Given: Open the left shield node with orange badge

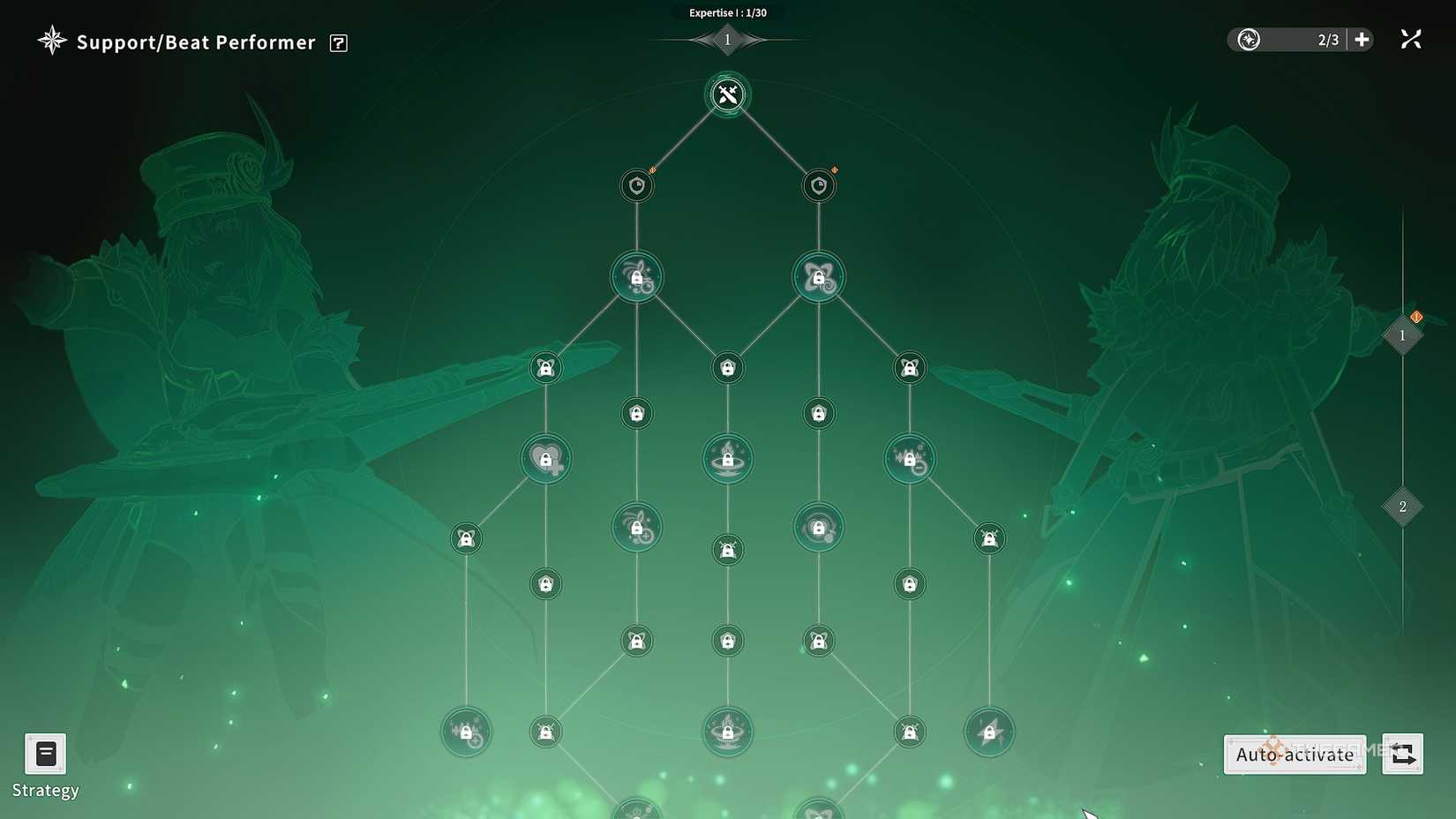Looking at the screenshot, I should coord(637,185).
